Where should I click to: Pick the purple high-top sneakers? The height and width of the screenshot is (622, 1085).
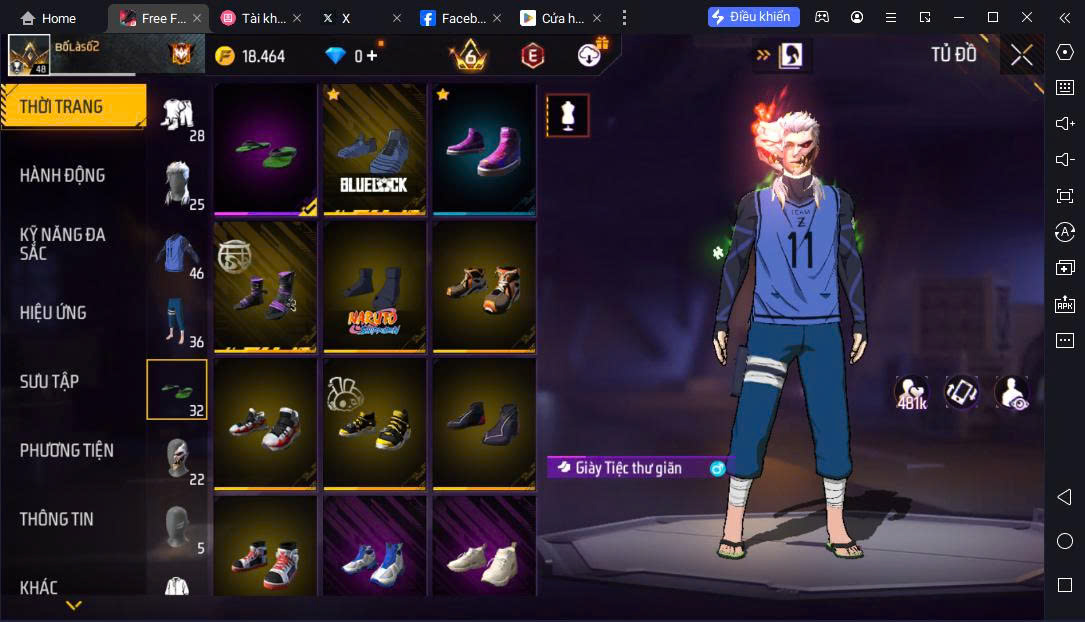[x=484, y=148]
